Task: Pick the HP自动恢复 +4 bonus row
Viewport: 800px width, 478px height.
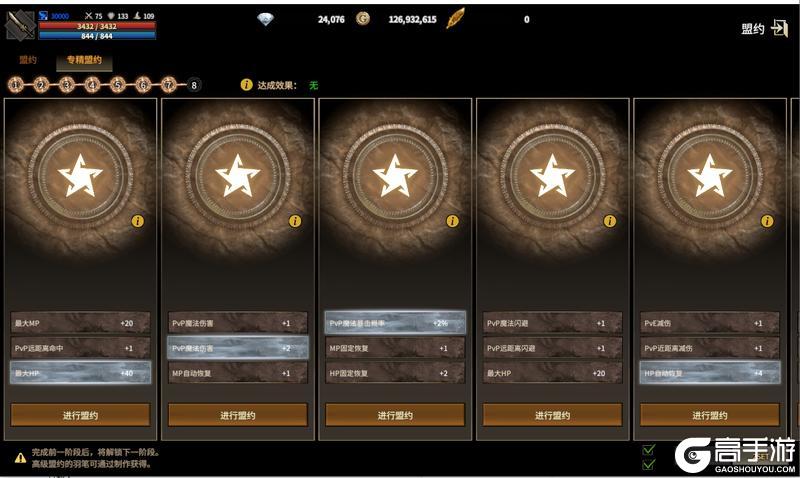Action: pyautogui.click(x=709, y=373)
